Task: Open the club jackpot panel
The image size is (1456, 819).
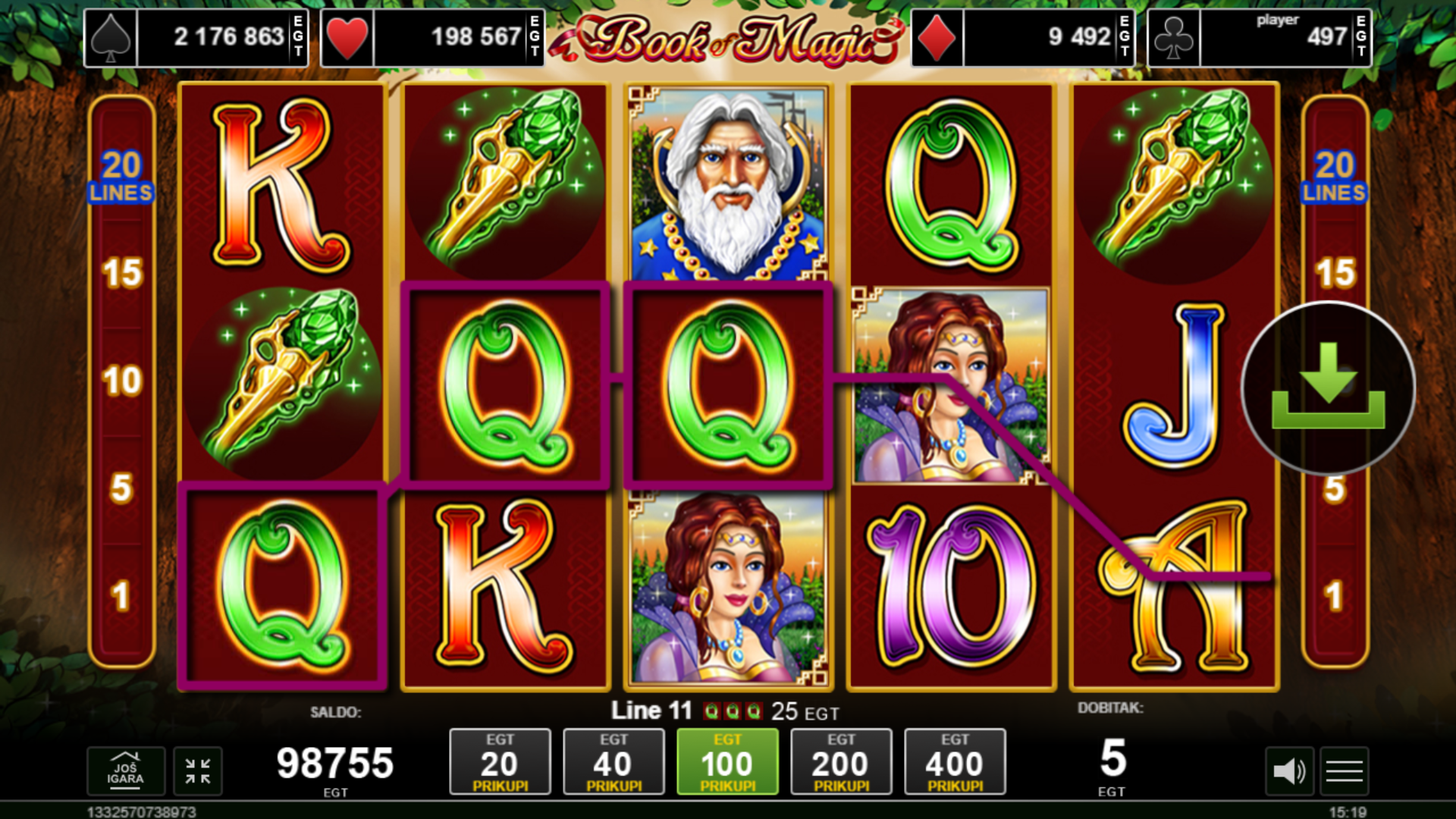Action: click(1259, 37)
